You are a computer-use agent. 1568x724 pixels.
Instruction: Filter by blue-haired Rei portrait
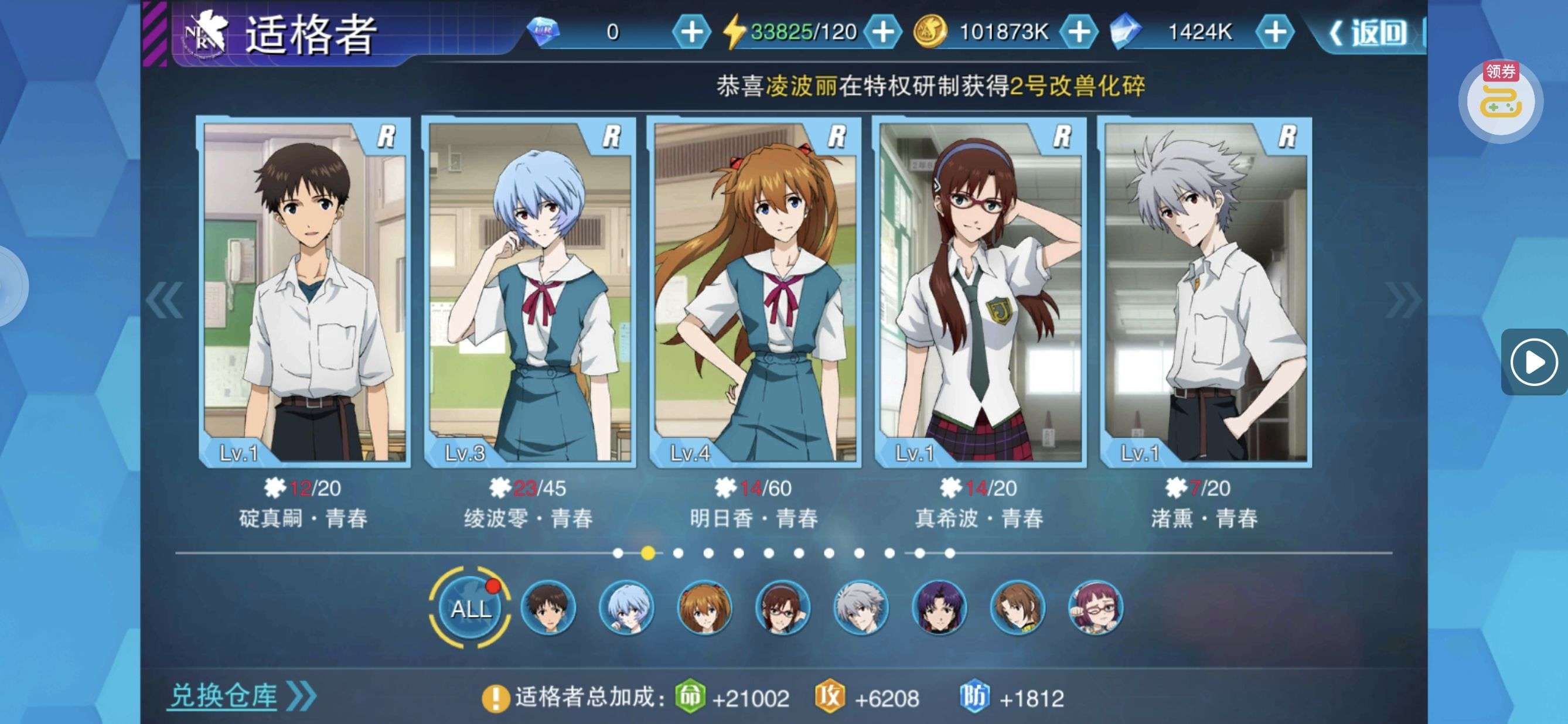point(626,608)
